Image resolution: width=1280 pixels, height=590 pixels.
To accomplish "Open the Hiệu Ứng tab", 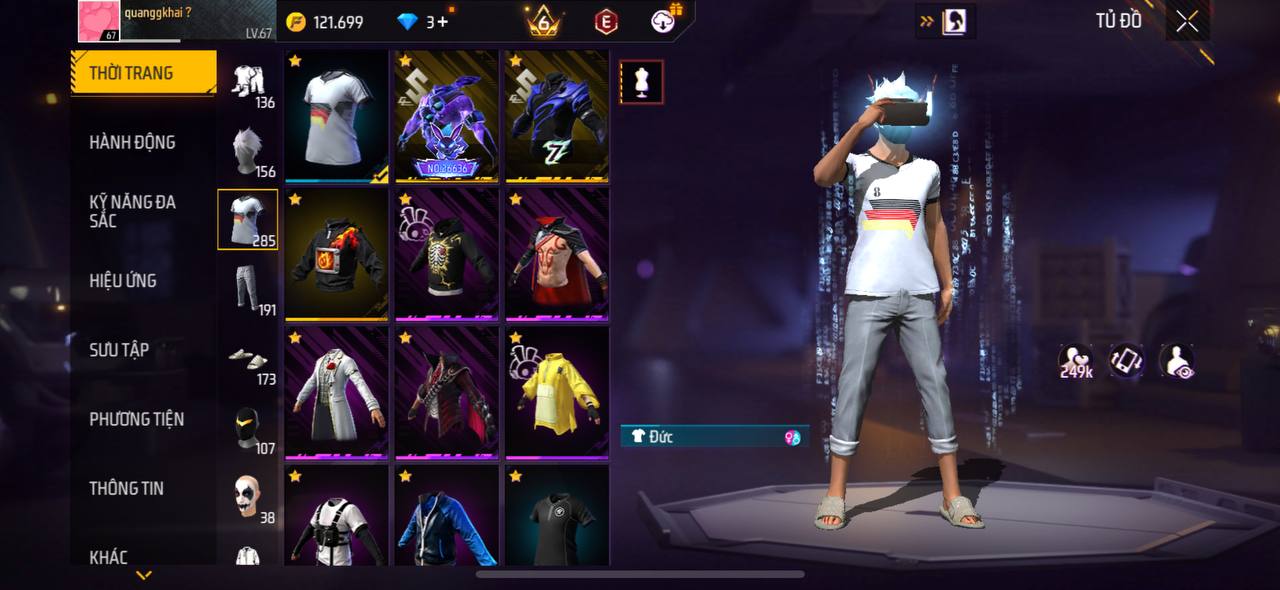I will (x=123, y=280).
